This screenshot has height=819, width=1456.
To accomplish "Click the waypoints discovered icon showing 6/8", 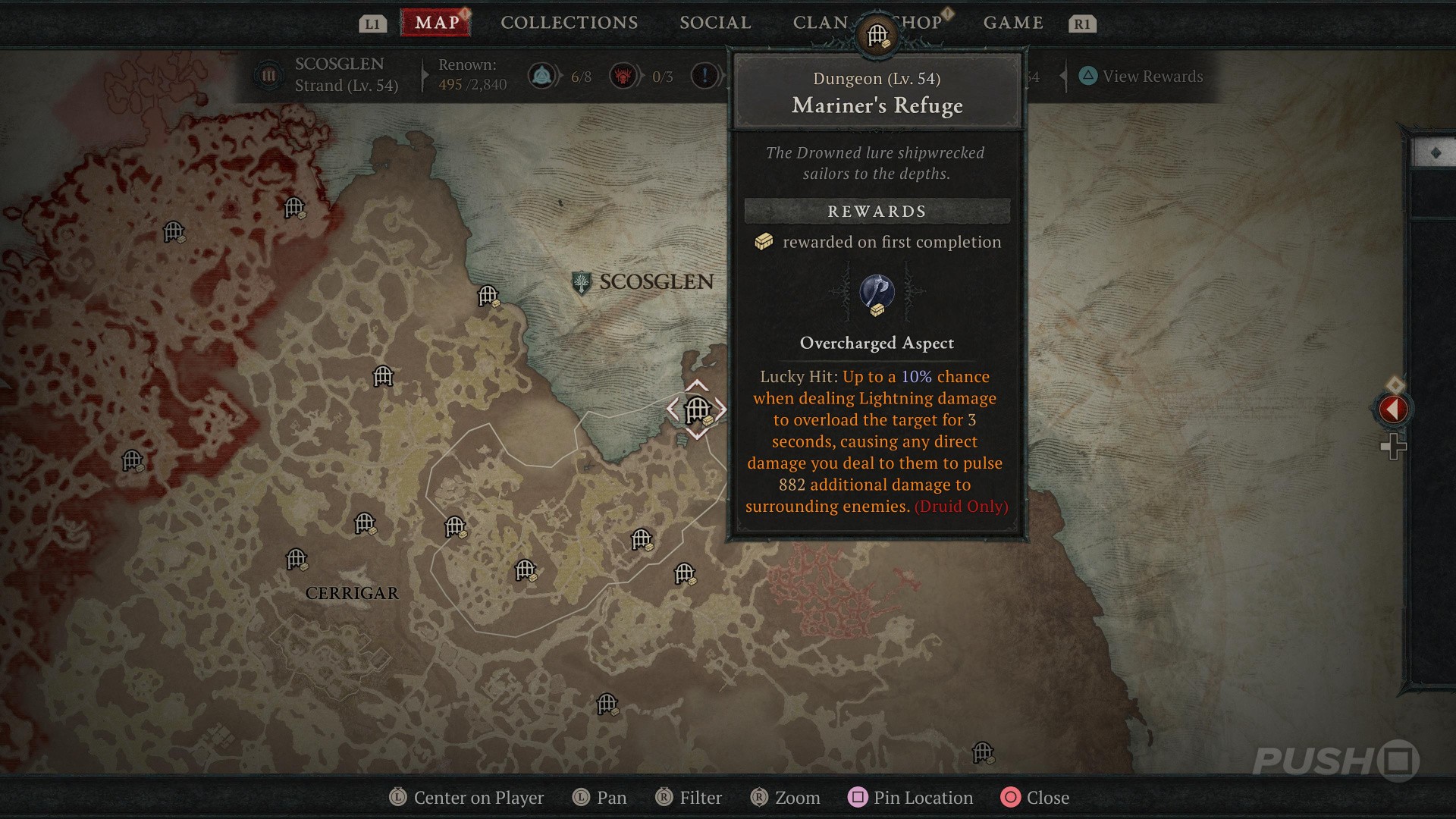I will [x=543, y=76].
